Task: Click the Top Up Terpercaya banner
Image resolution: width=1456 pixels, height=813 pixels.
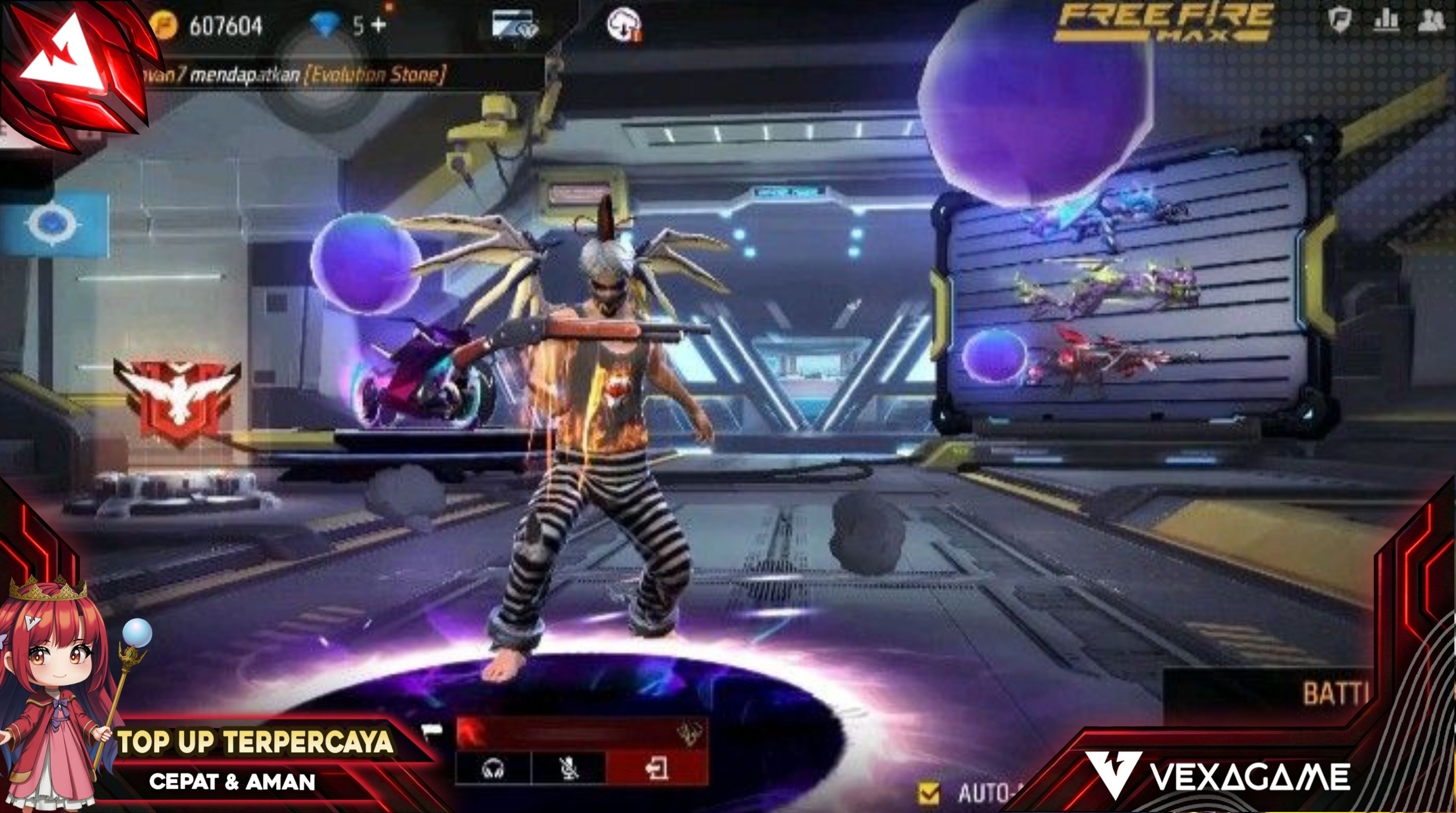Action: pos(254,742)
